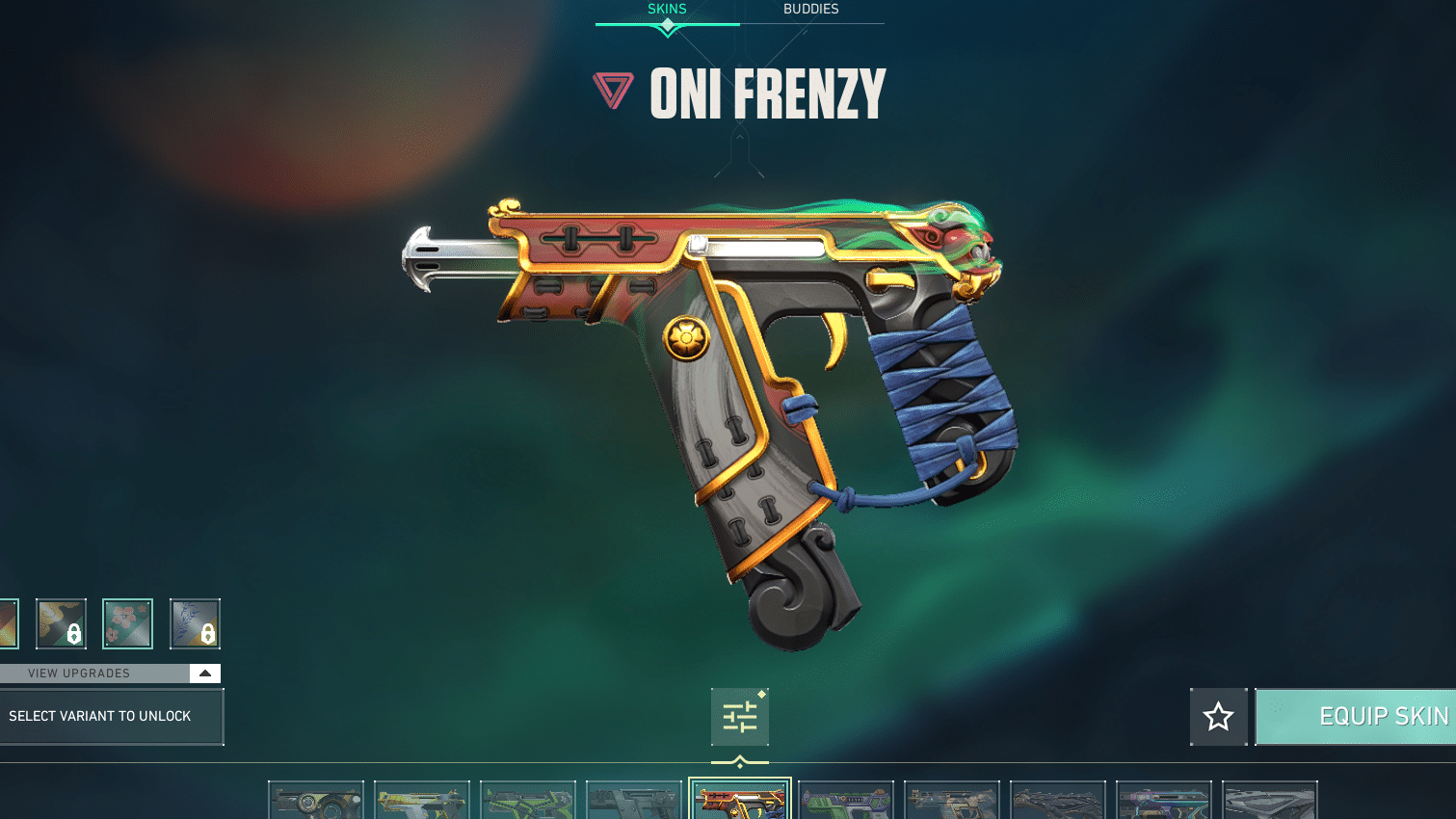Select the gold camo variant swatch
This screenshot has width=1456, height=819.
tap(61, 622)
